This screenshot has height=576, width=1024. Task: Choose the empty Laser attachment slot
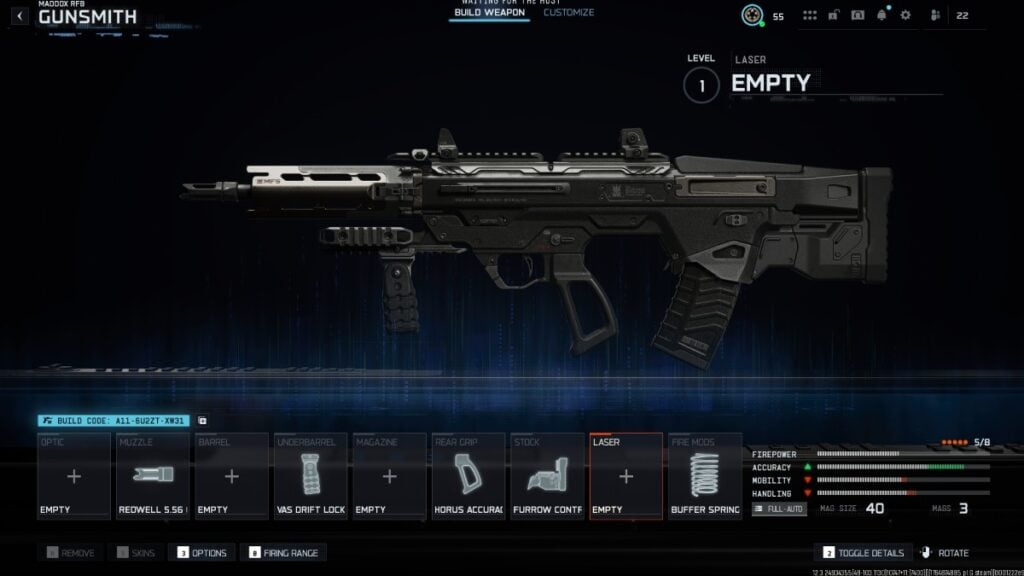626,476
